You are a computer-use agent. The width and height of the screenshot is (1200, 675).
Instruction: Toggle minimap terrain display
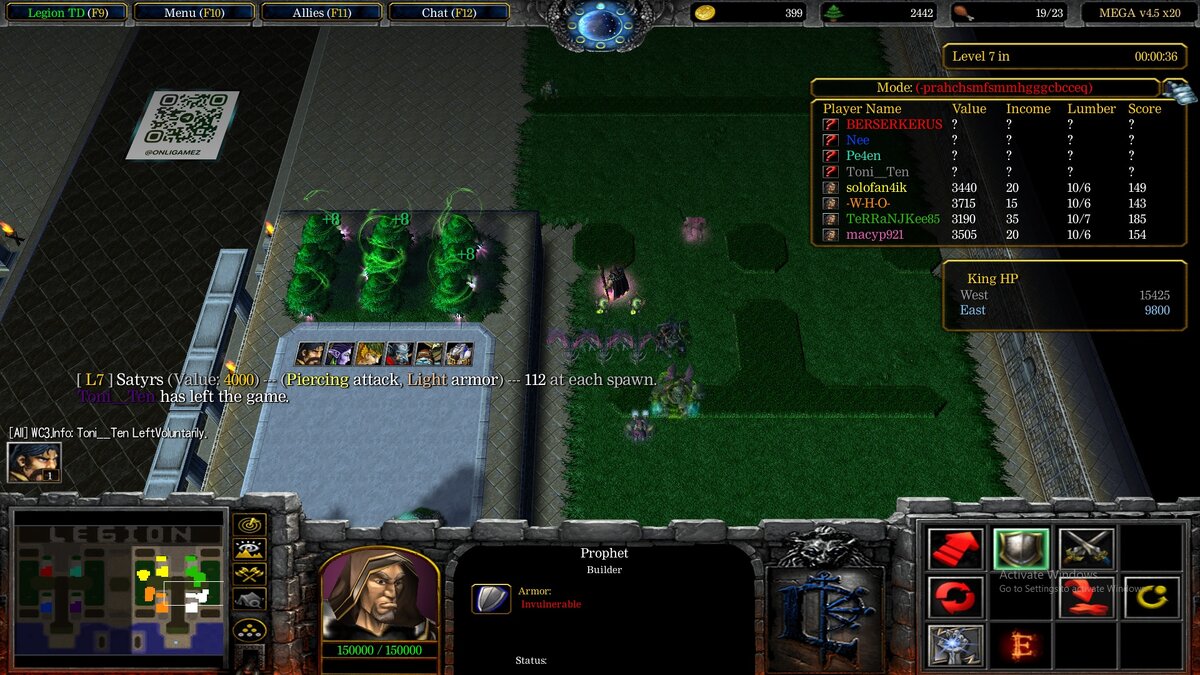click(249, 549)
